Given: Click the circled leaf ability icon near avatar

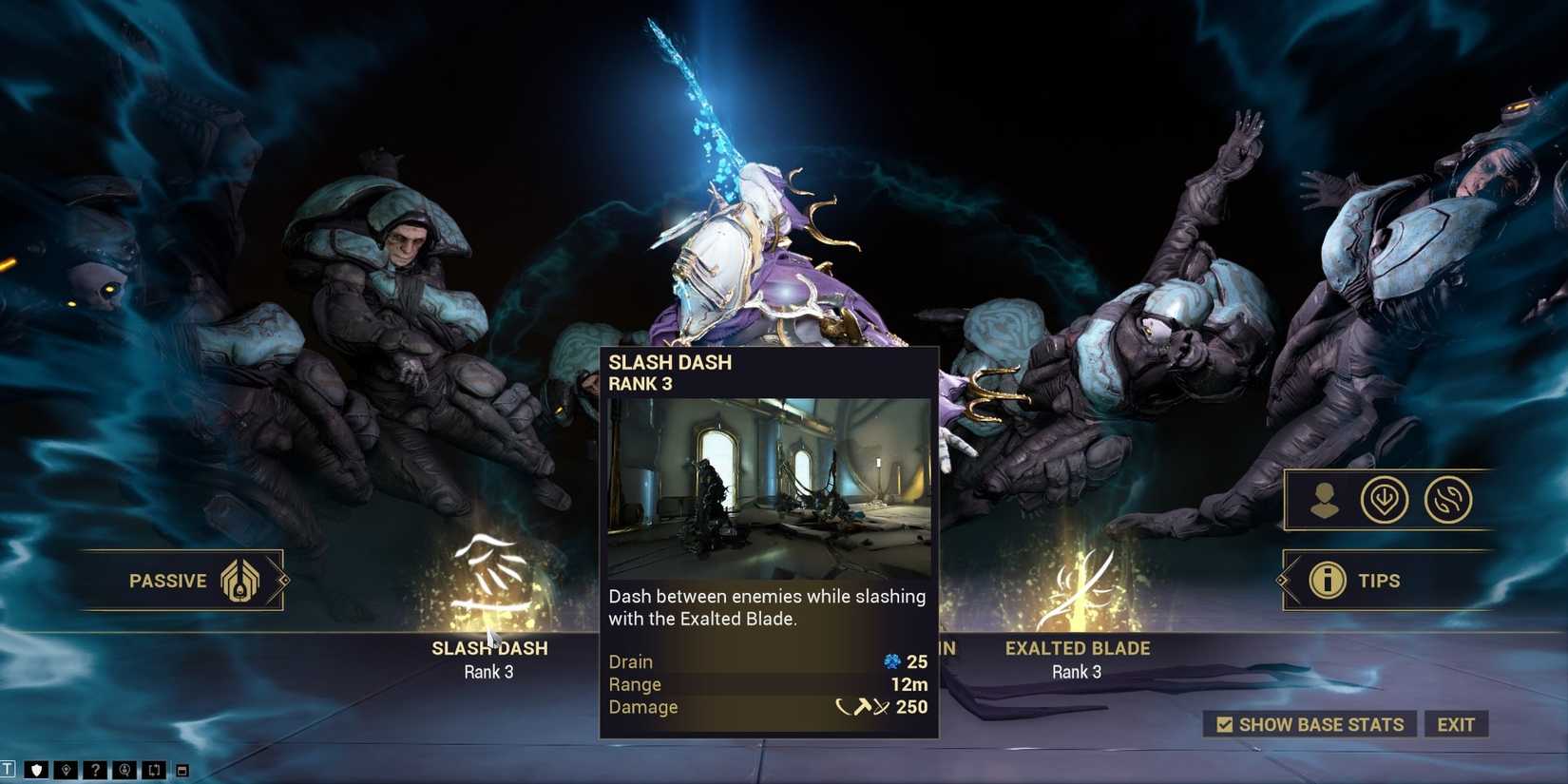Looking at the screenshot, I should point(1387,499).
